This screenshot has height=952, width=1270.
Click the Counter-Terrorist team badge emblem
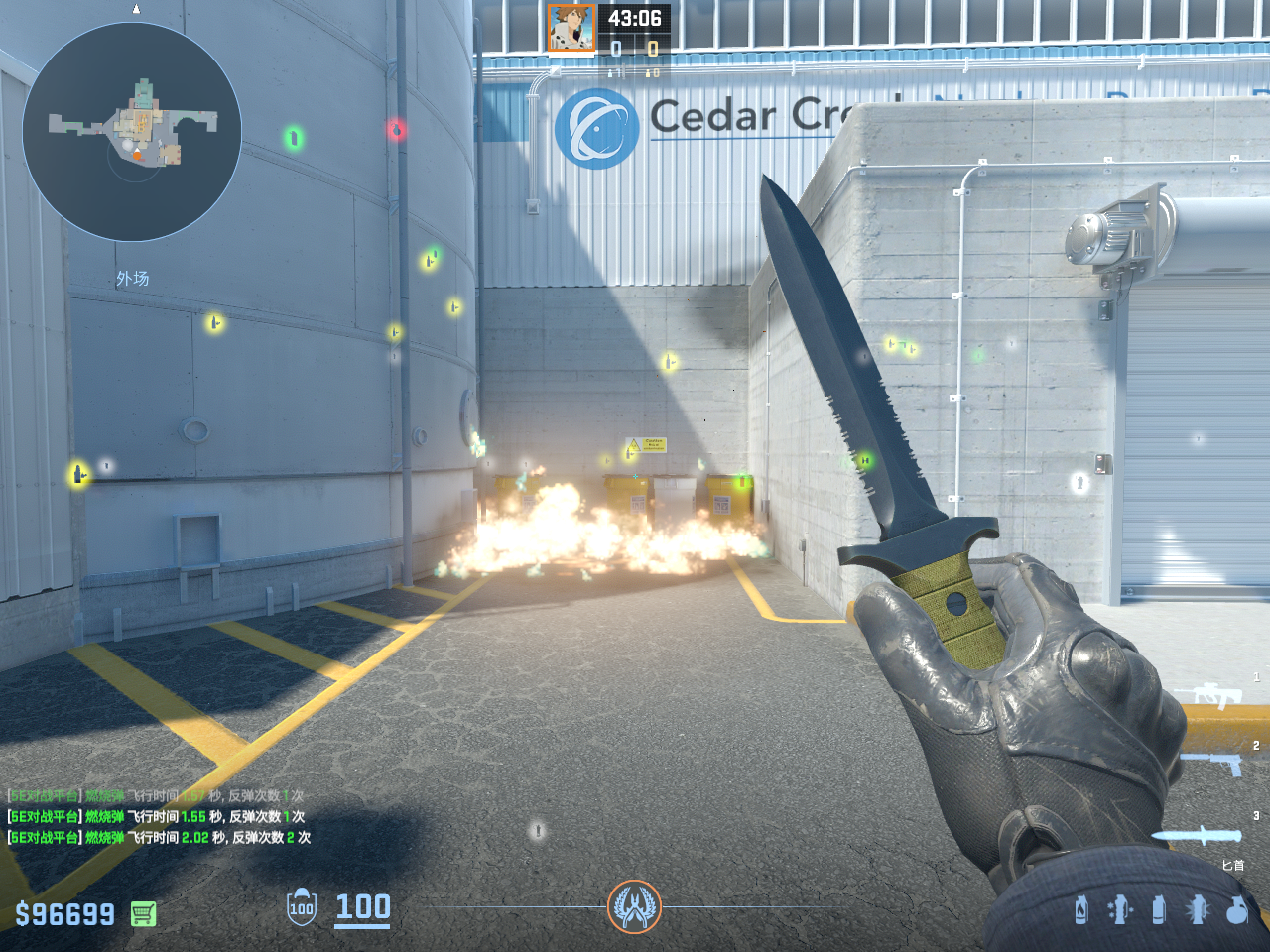point(634,906)
